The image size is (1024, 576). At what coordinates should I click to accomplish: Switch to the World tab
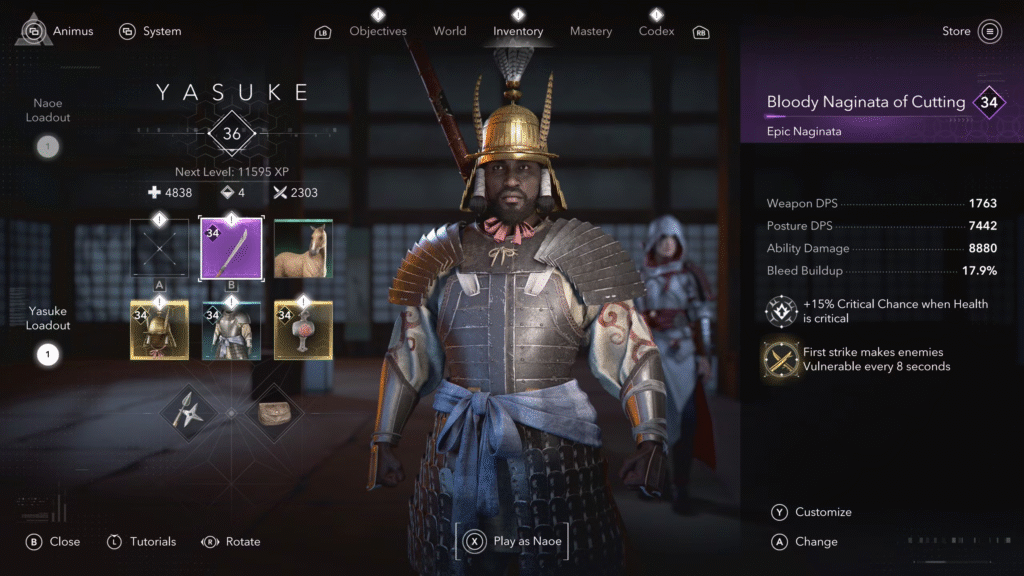[x=450, y=31]
